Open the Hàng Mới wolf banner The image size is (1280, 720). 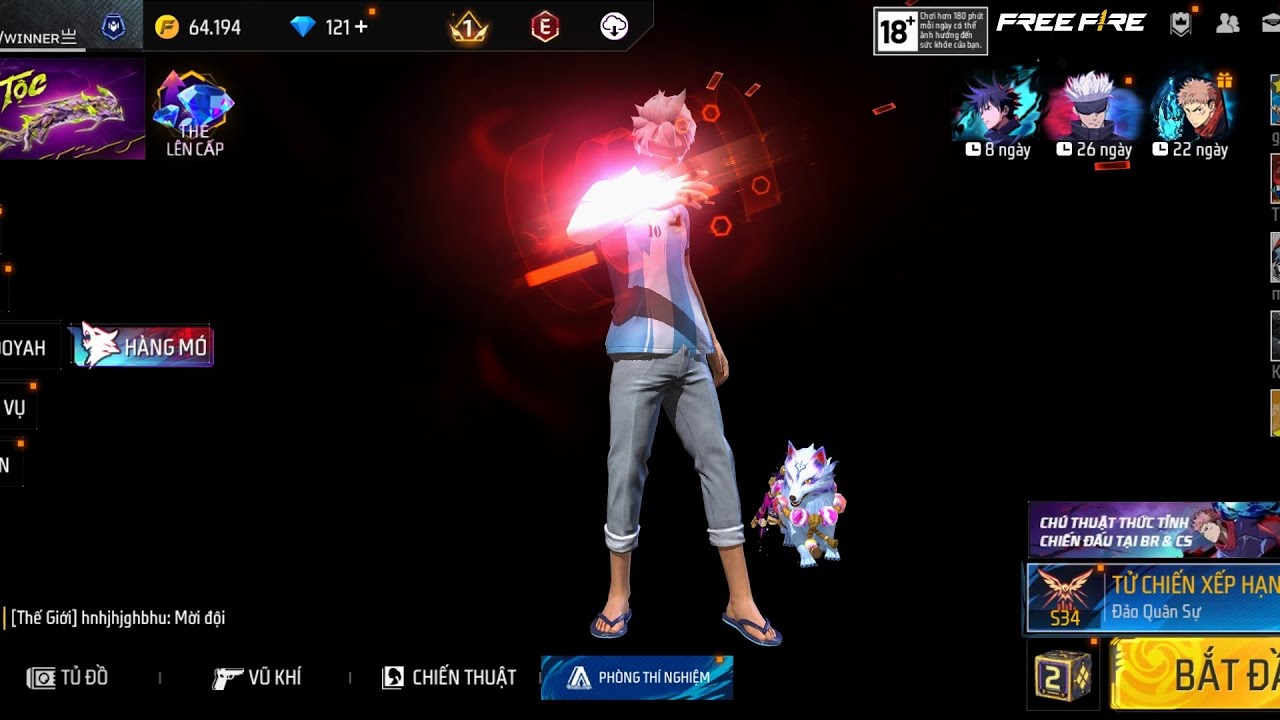[x=142, y=346]
